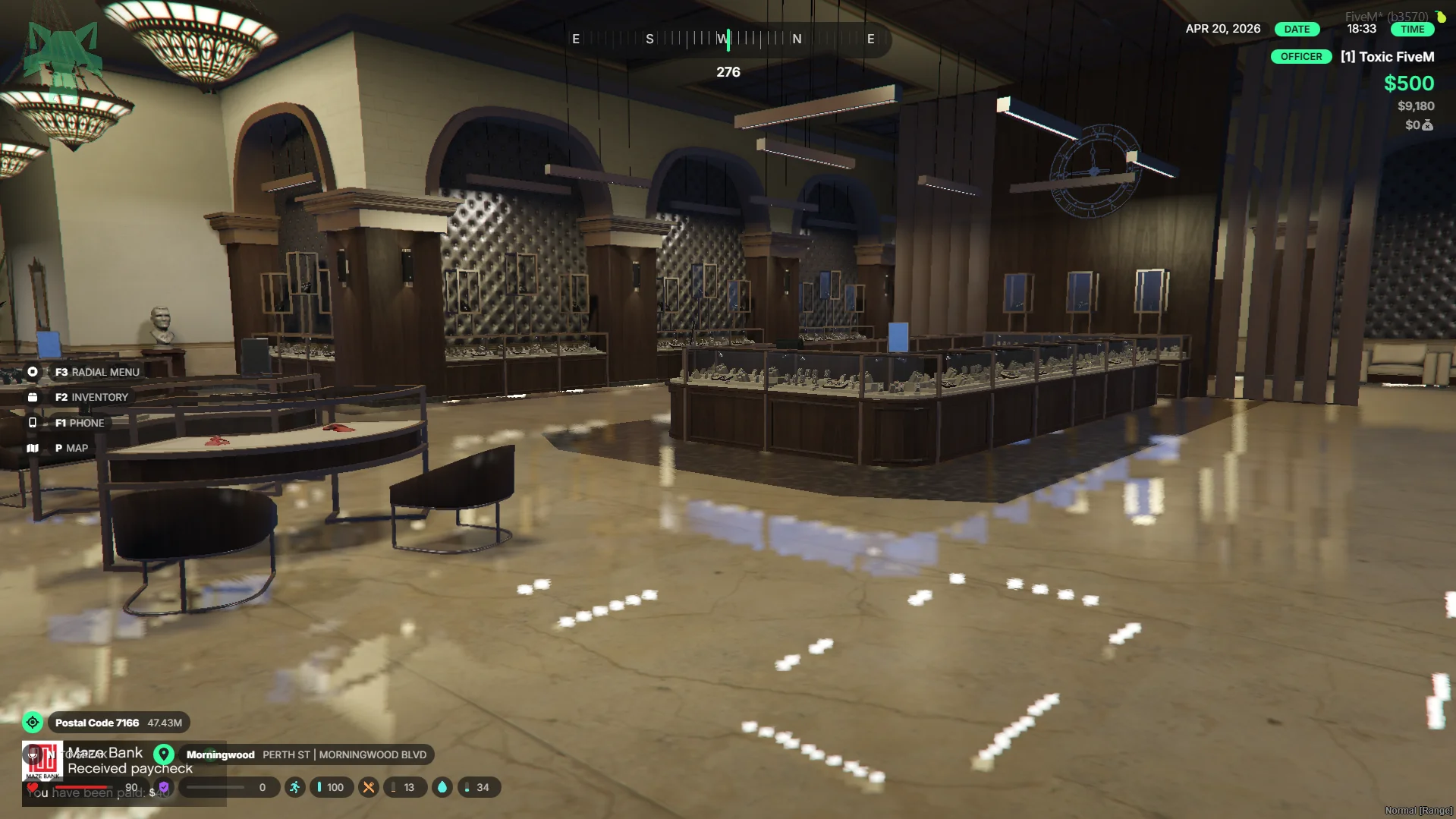Screen dimensions: 1456x819
Task: Click the microphone voice indicator icon
Action: (x=33, y=754)
